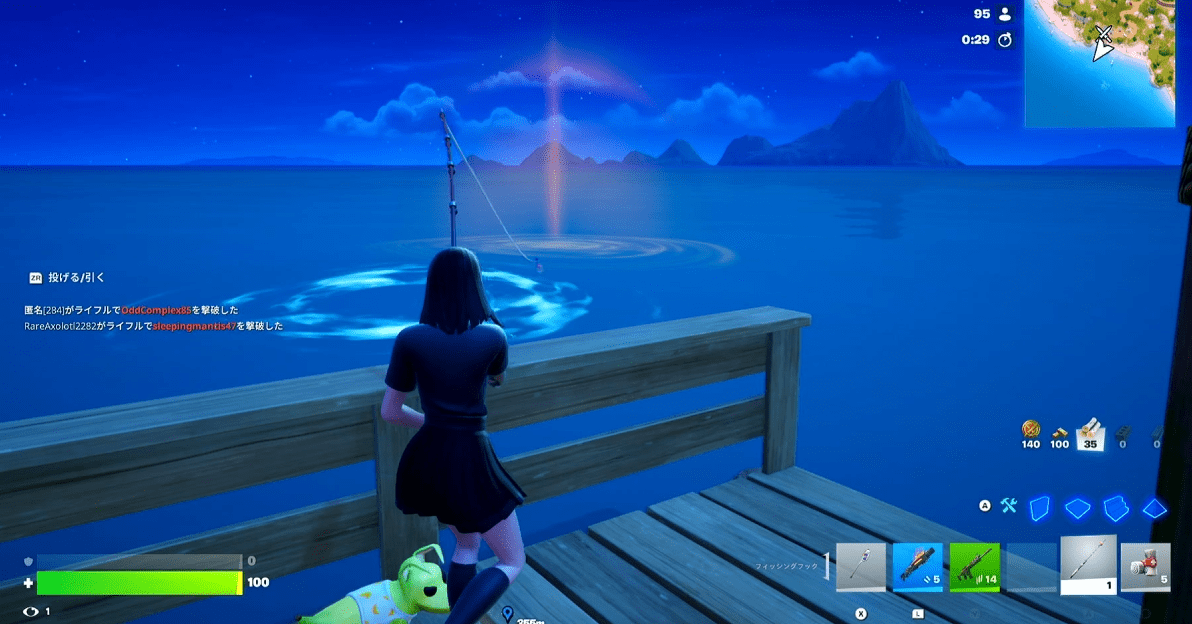Viewport: 1192px width, 624px height.
Task: Select the fishing rod hotbar slot
Action: (x=1088, y=565)
